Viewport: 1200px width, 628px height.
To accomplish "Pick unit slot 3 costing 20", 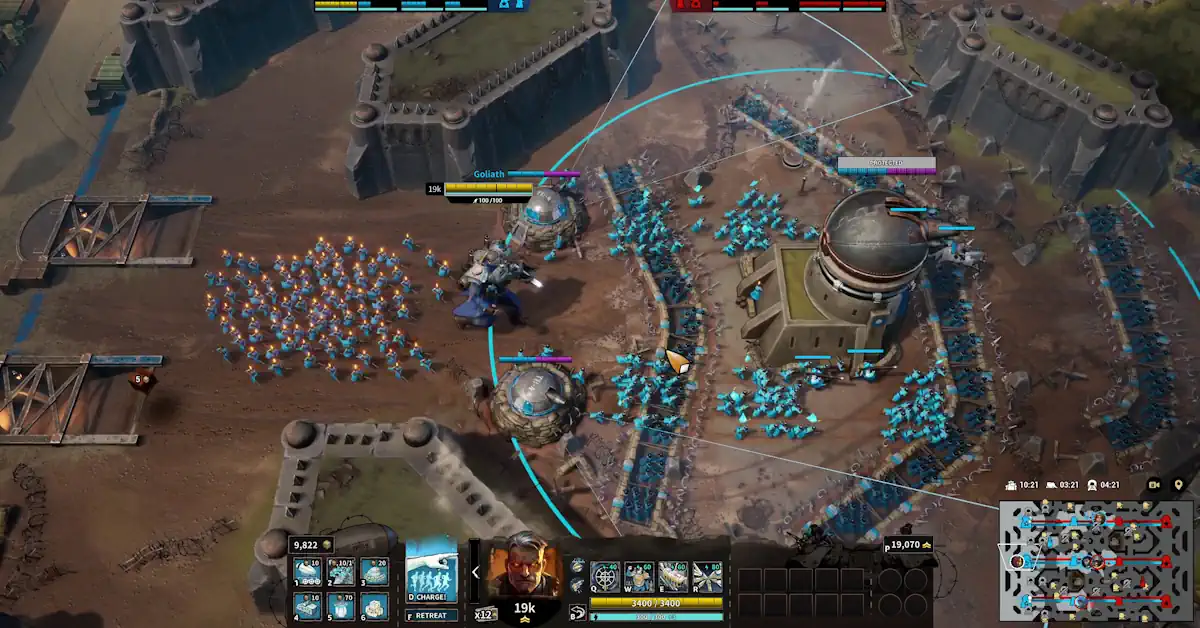I will [x=374, y=573].
